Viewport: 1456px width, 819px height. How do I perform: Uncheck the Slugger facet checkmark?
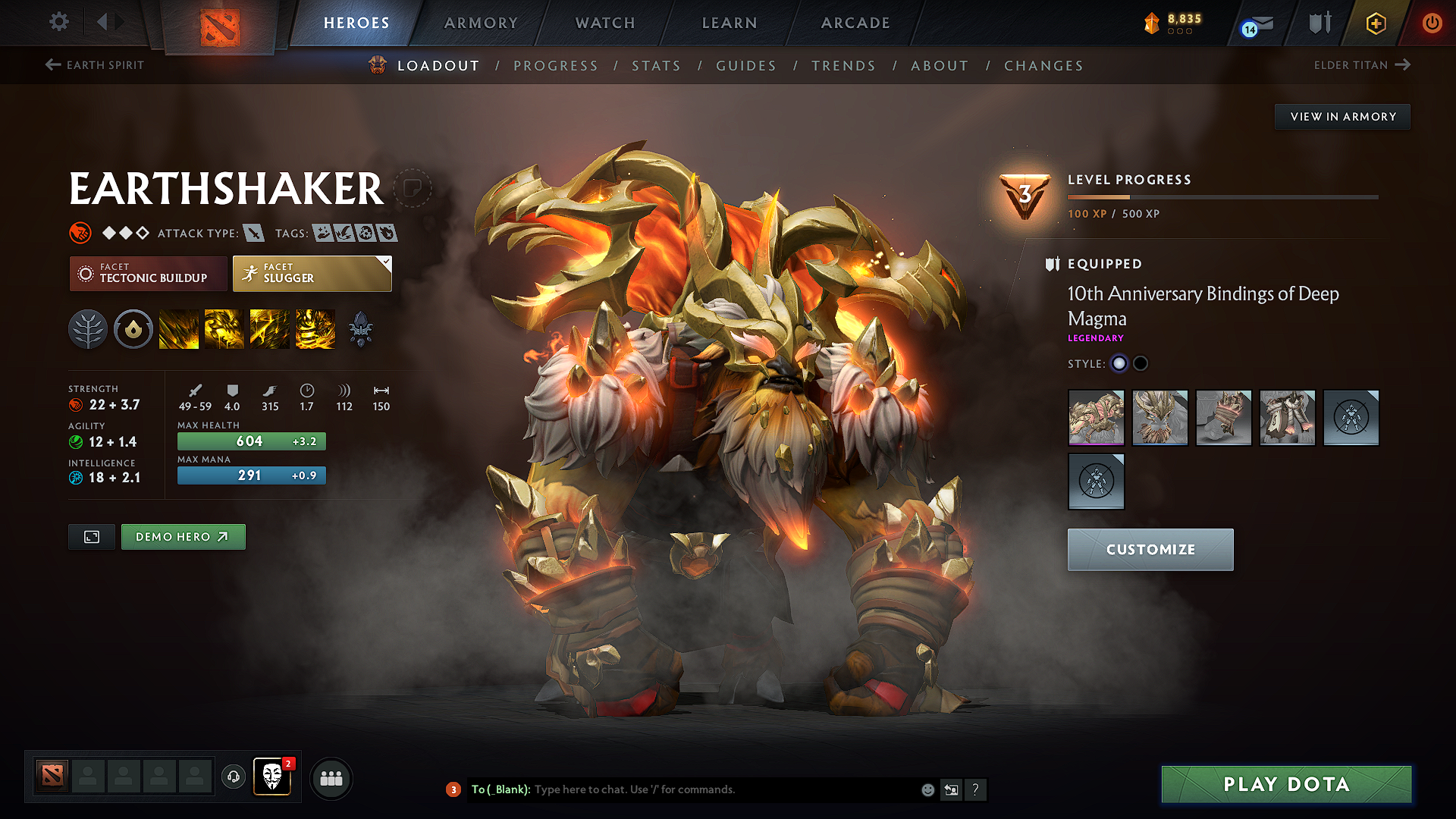pos(386,261)
